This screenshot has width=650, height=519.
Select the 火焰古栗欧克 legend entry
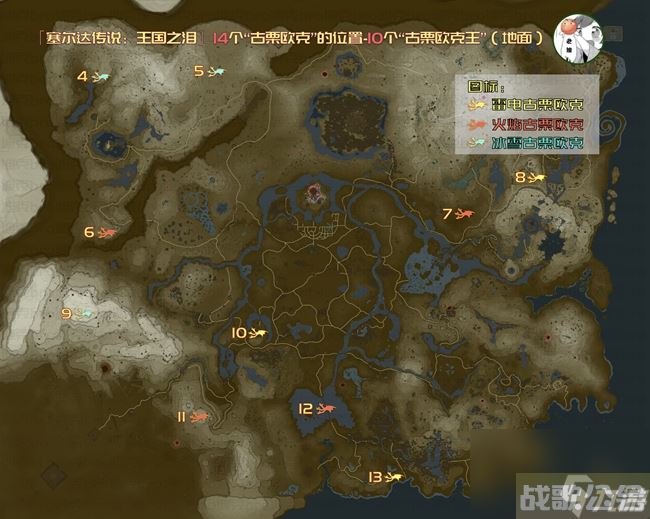(525, 125)
